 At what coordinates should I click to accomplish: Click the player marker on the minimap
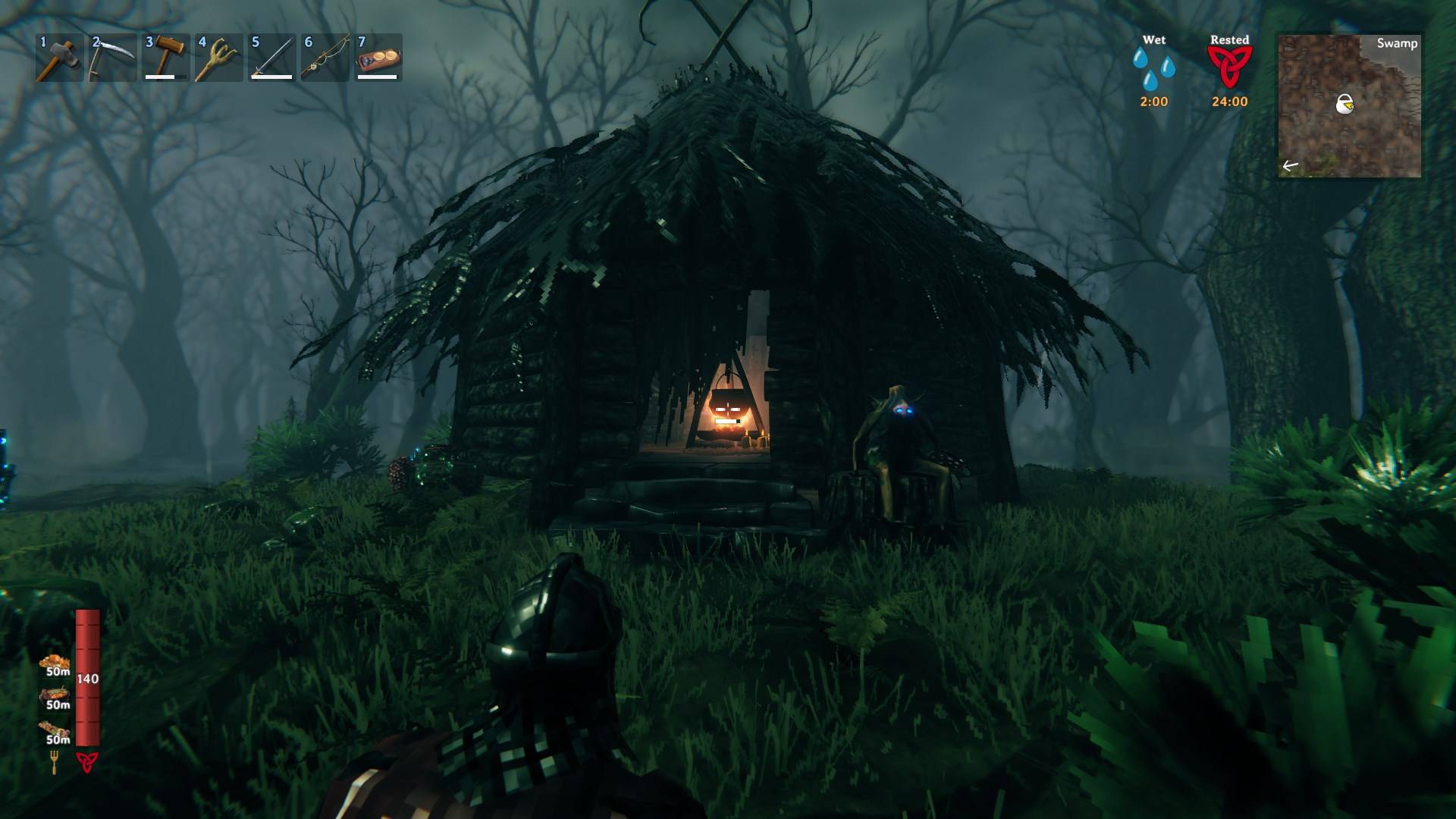[1345, 103]
